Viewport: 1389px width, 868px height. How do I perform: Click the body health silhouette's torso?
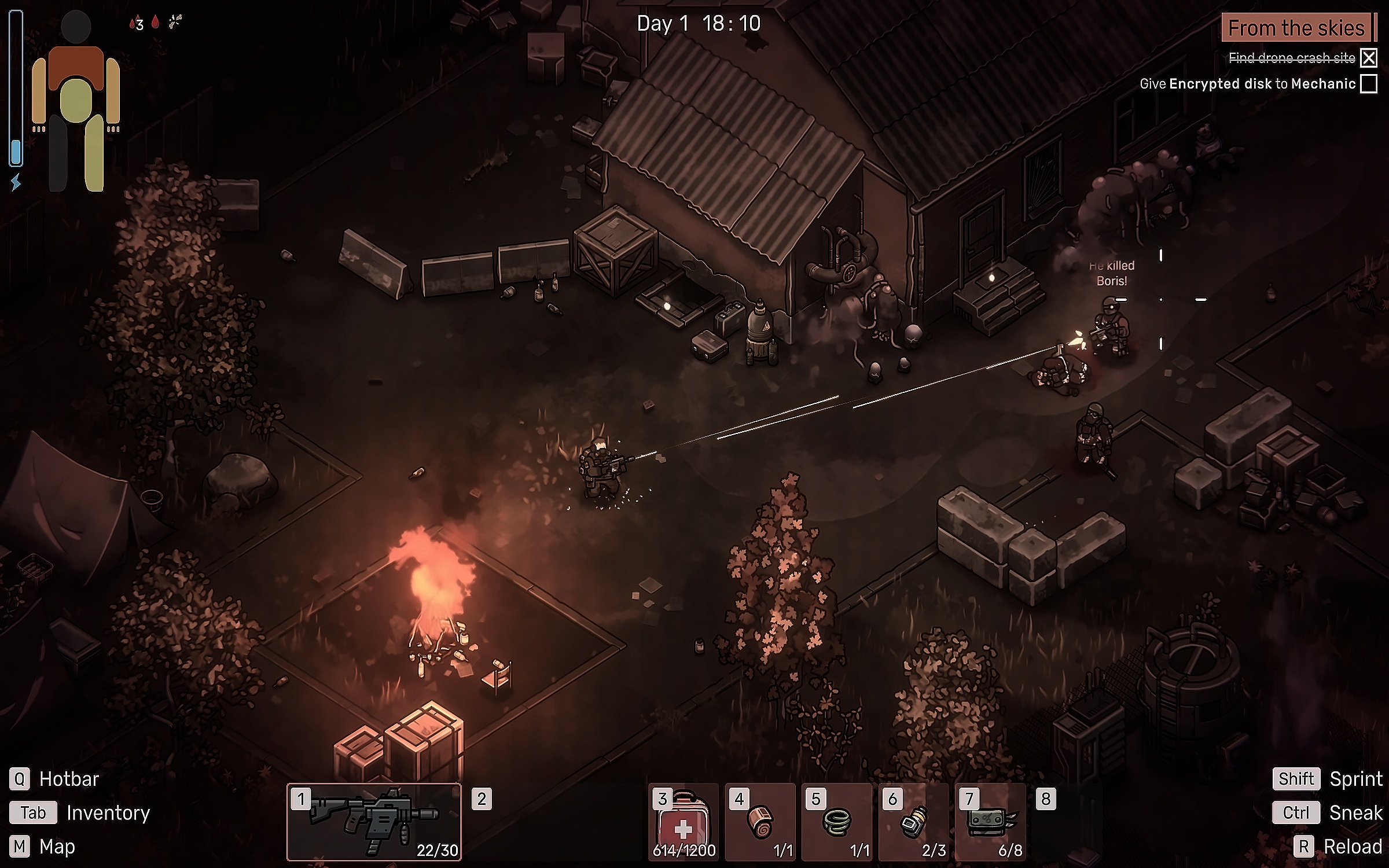tap(76, 98)
